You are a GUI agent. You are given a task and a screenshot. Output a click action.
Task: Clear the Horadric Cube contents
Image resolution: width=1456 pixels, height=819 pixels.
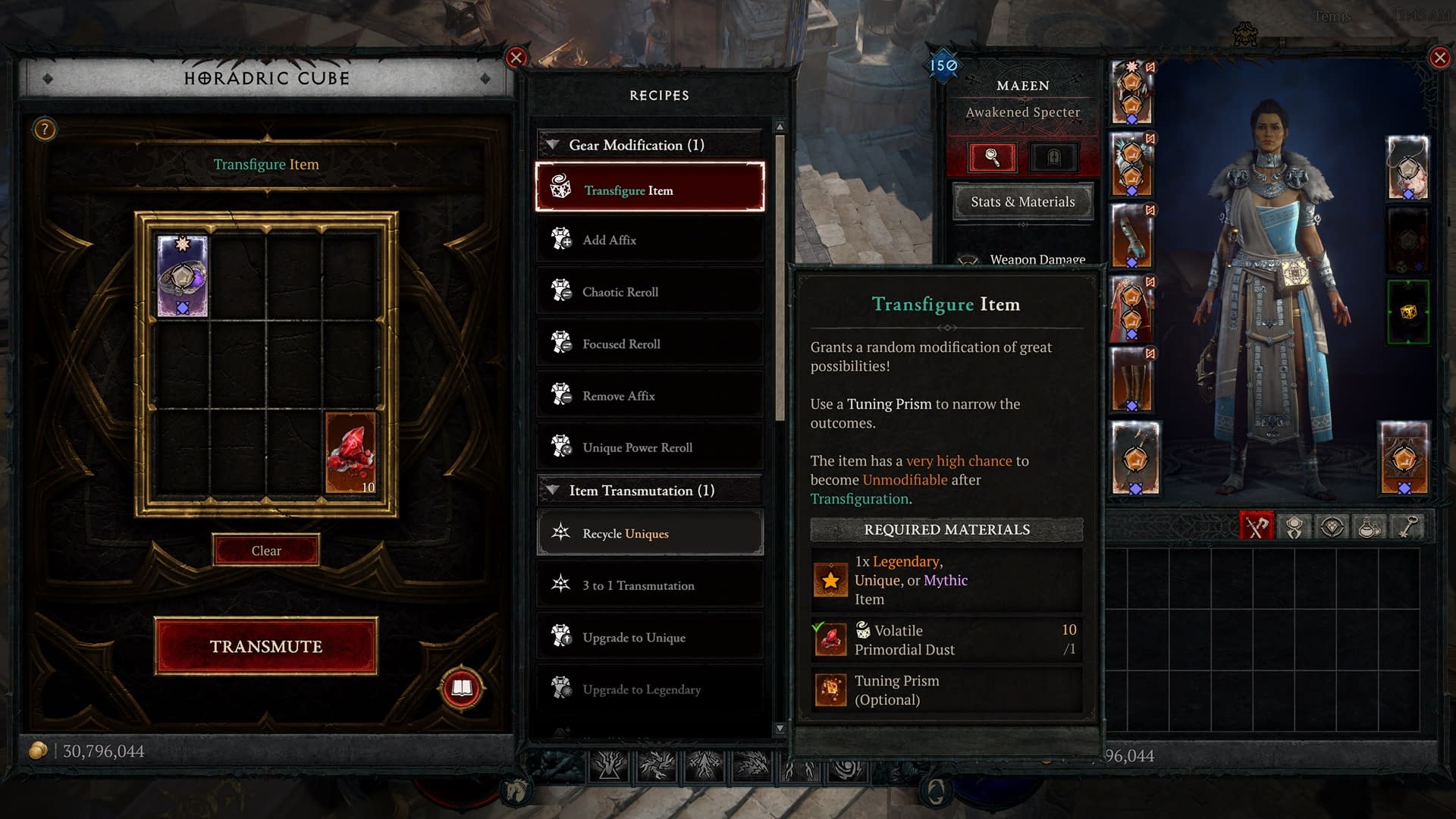(265, 551)
